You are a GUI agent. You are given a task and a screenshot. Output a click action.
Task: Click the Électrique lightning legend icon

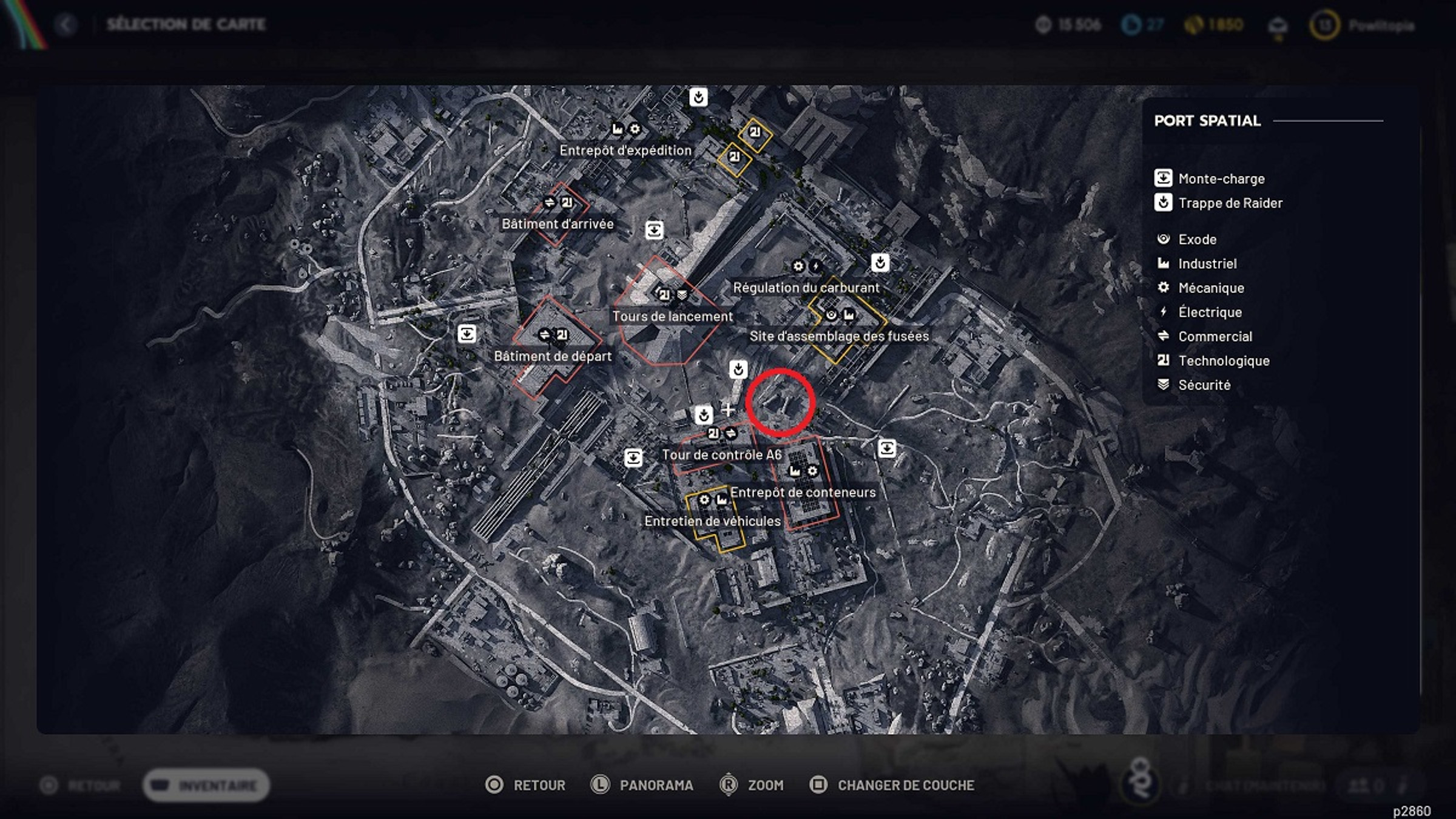click(x=1162, y=312)
